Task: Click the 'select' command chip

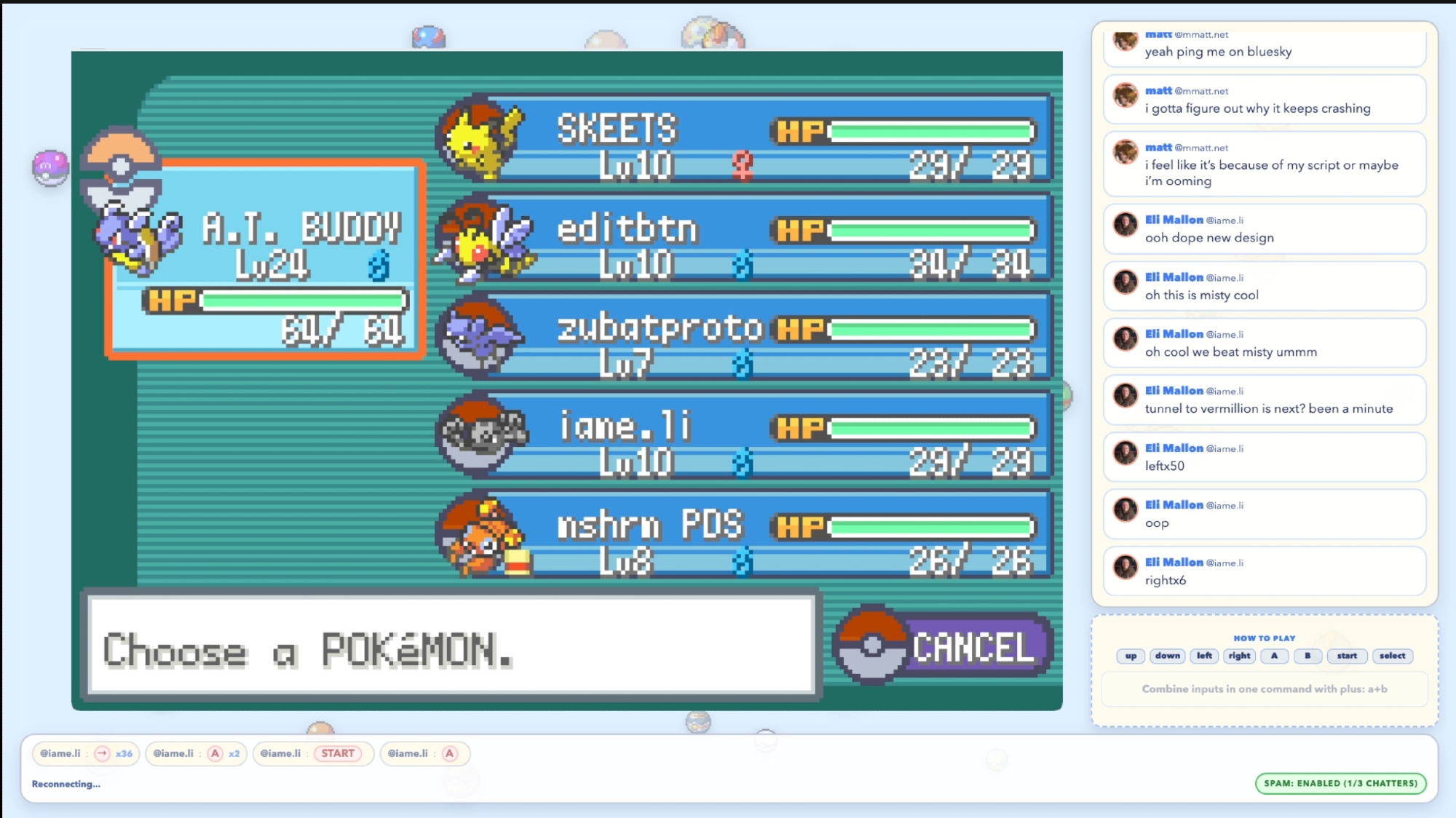Action: [1392, 656]
